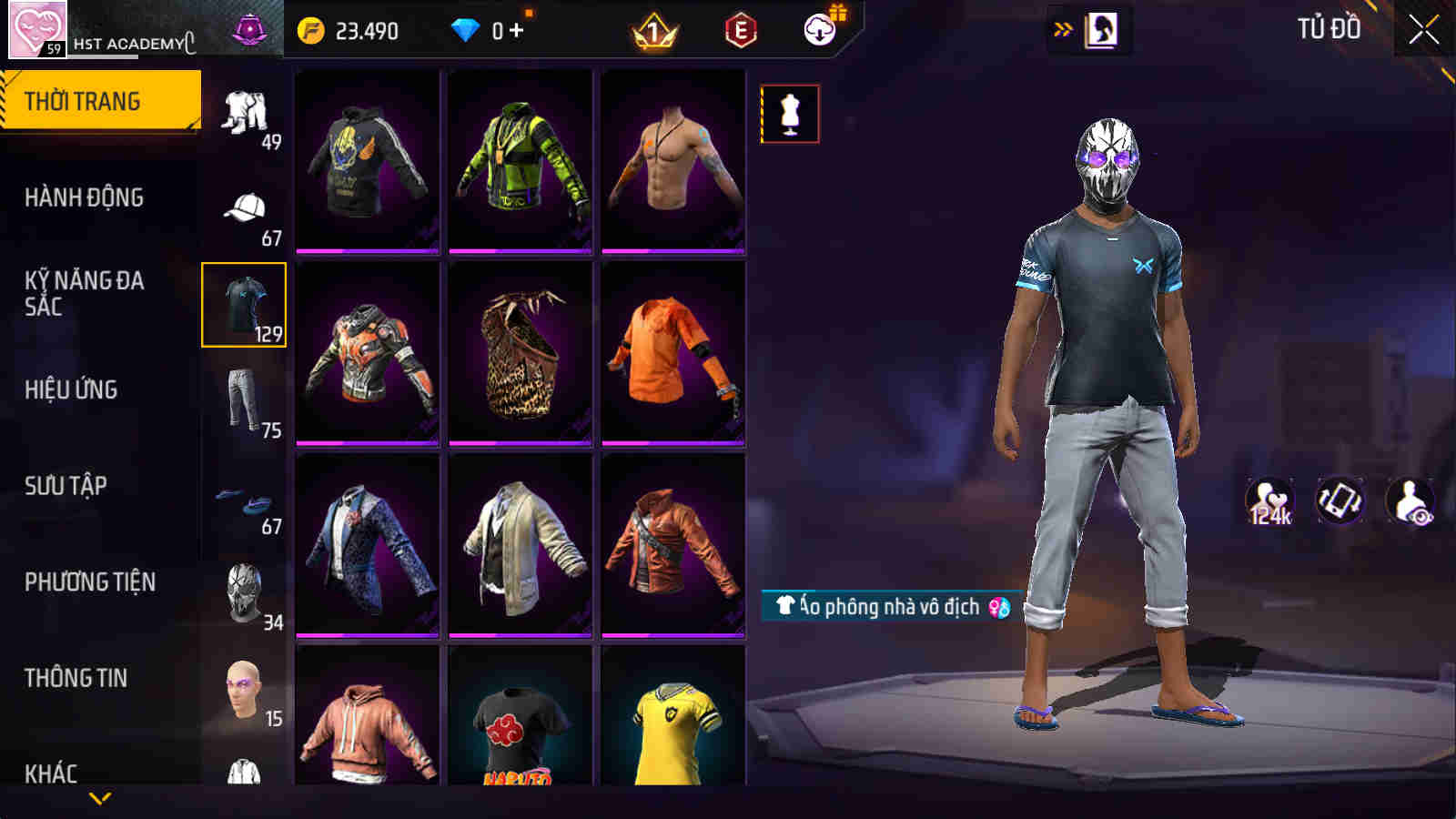Expand the category list with the down chevron
The image size is (1456, 819).
(100, 796)
